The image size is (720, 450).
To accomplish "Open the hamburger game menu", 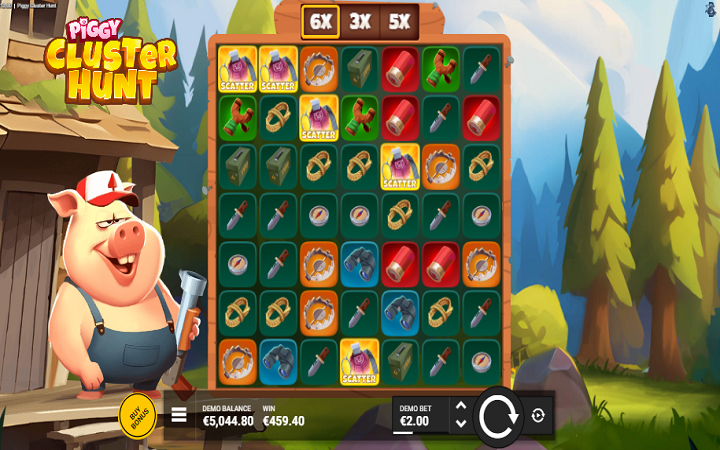I will pyautogui.click(x=179, y=415).
